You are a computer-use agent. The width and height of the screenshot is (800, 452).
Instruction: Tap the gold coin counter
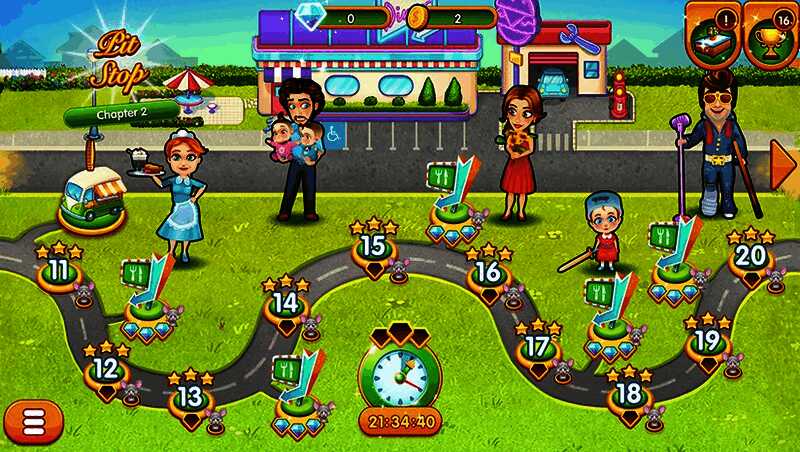click(455, 17)
